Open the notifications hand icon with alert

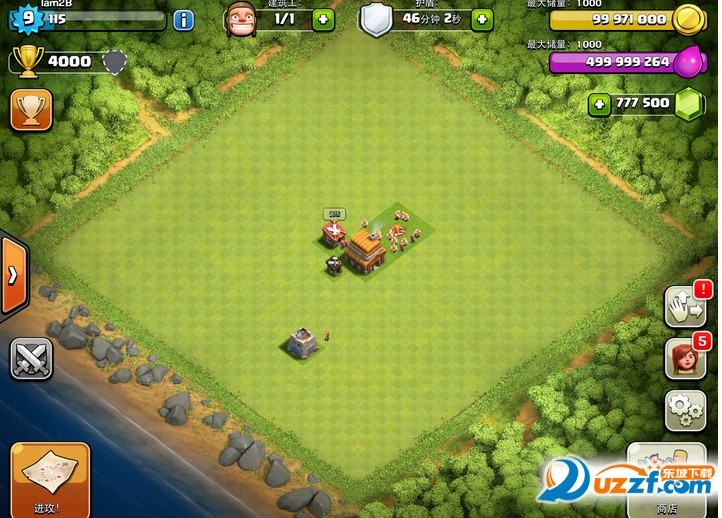click(x=685, y=307)
